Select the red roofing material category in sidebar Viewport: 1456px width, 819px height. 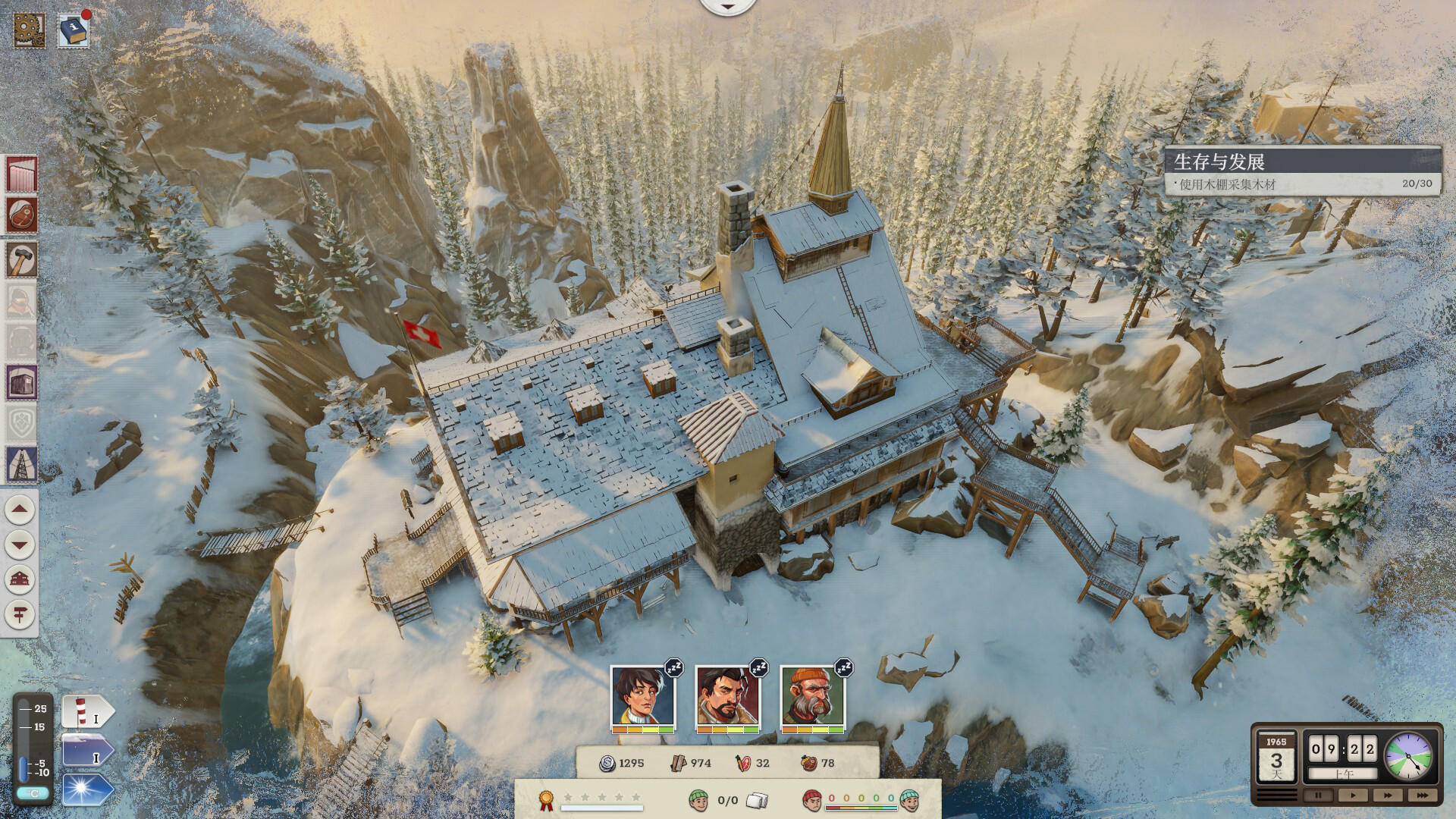pos(20,174)
